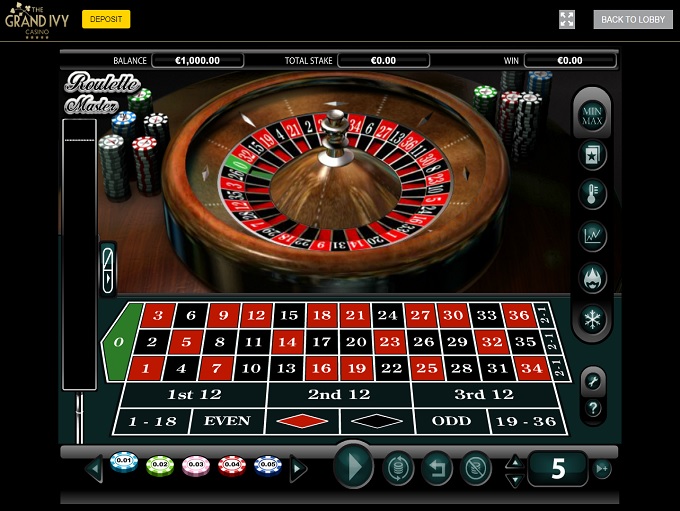Viewport: 680px width, 511px height.
Task: Select the green 0.02 chip
Action: tap(160, 465)
